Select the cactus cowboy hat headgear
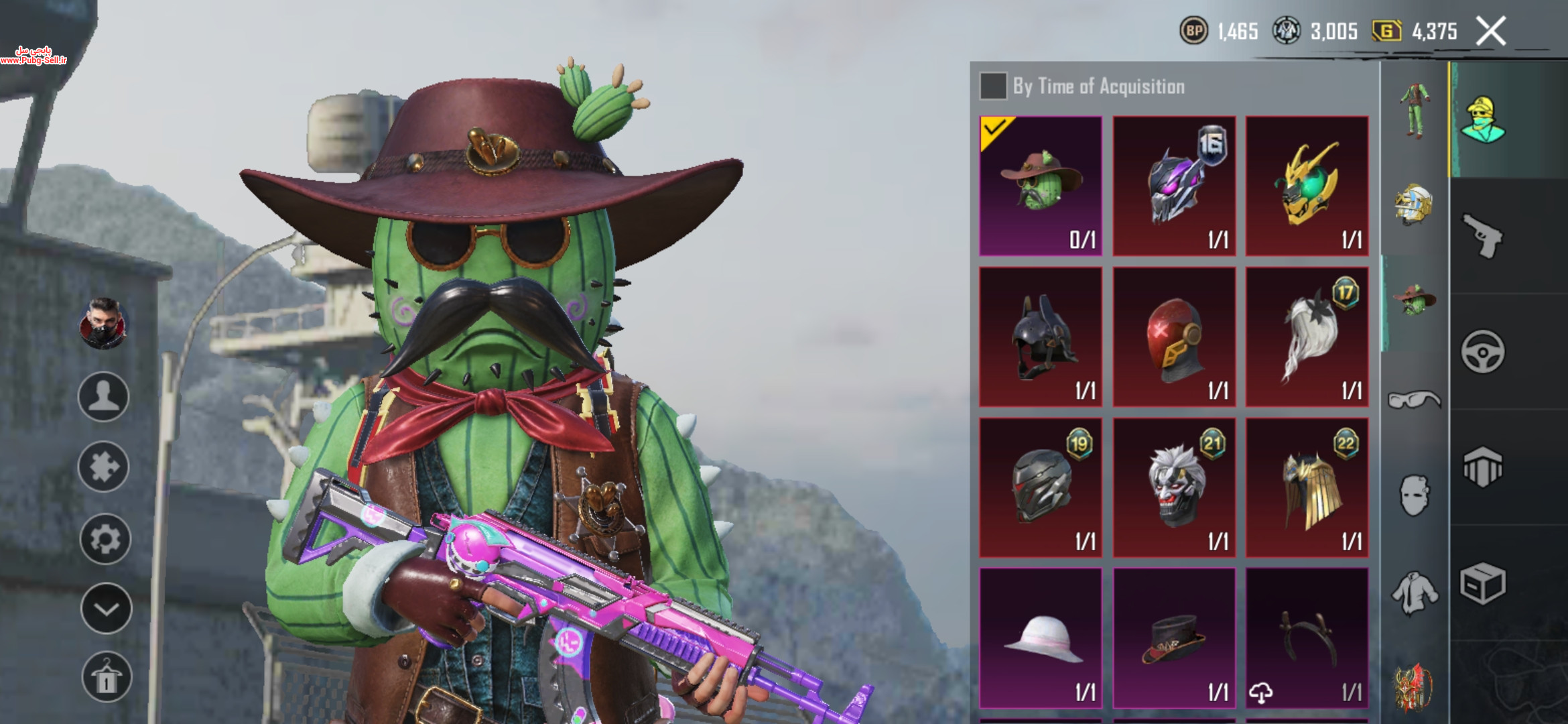The image size is (1568, 724). (x=1041, y=186)
